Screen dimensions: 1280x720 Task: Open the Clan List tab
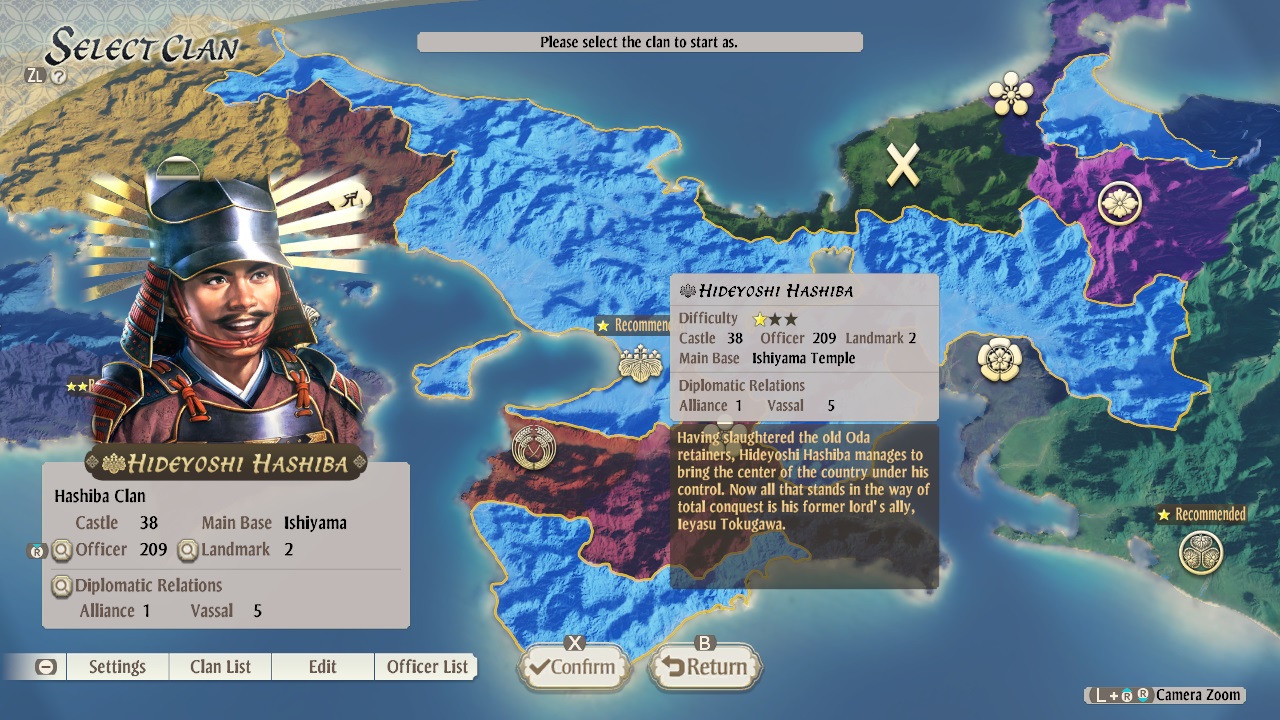(x=219, y=666)
